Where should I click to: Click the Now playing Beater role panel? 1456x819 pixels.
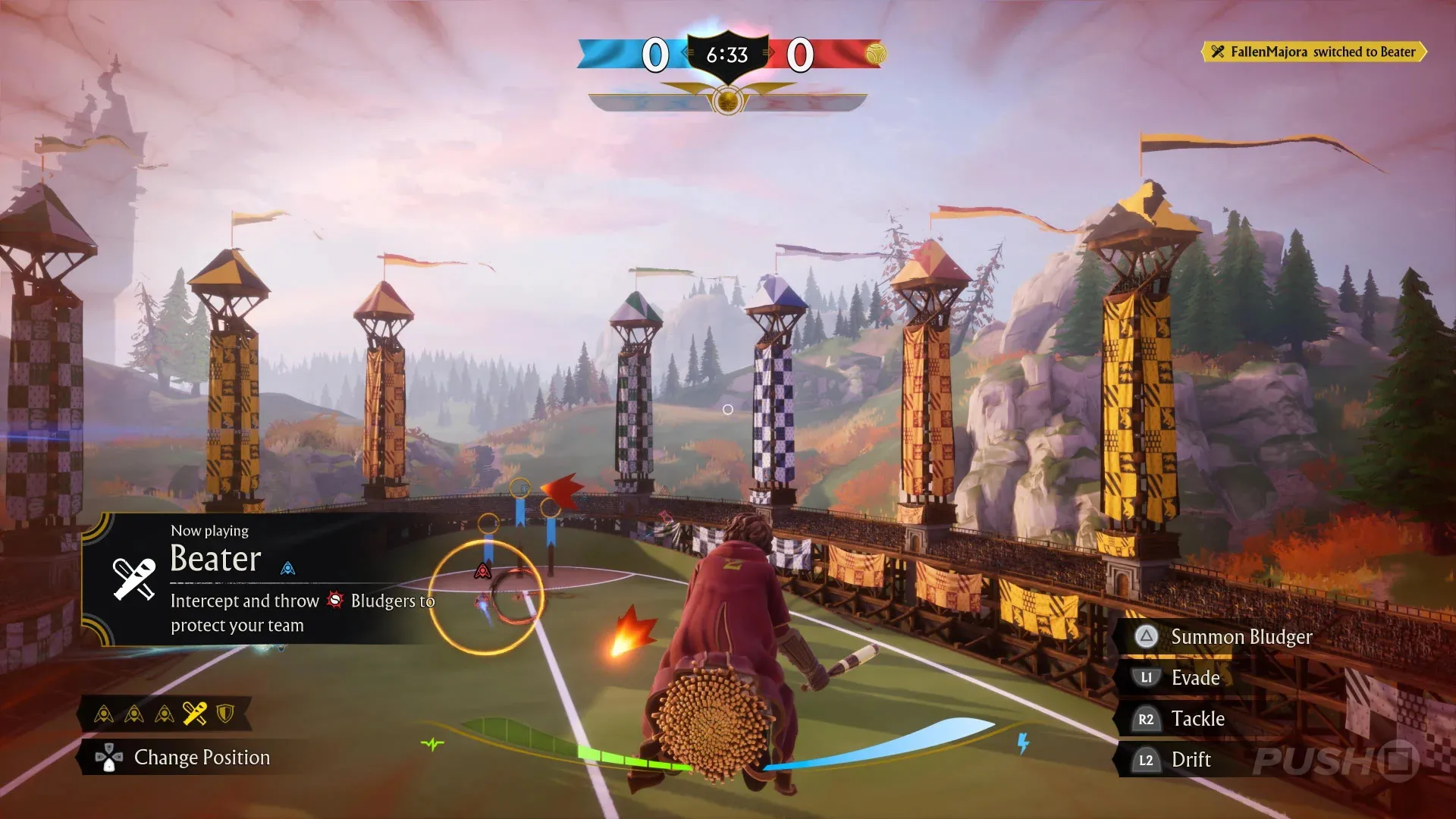coord(258,579)
